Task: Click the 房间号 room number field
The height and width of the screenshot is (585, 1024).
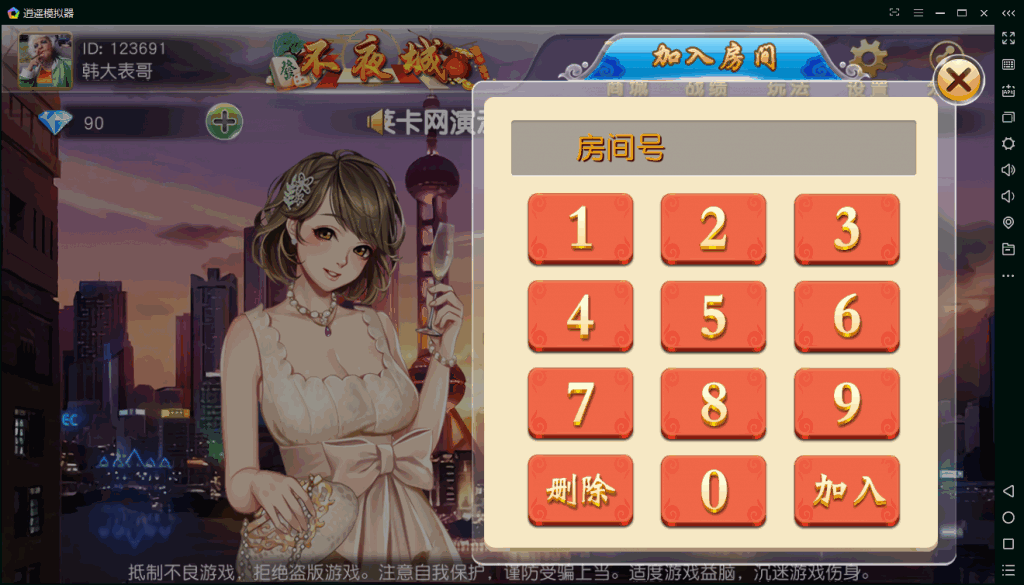Action: pyautogui.click(x=713, y=148)
